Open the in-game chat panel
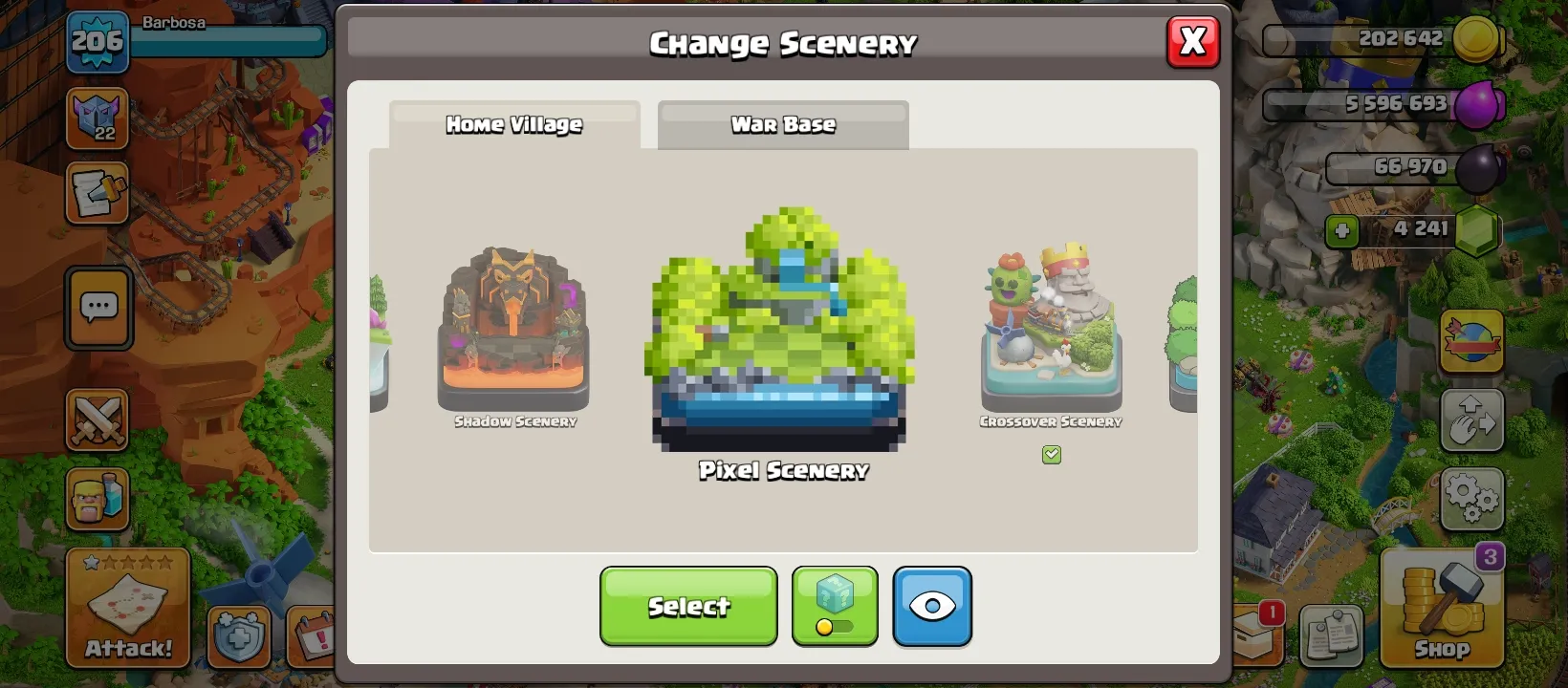Viewport: 1568px width, 688px height. [x=97, y=307]
